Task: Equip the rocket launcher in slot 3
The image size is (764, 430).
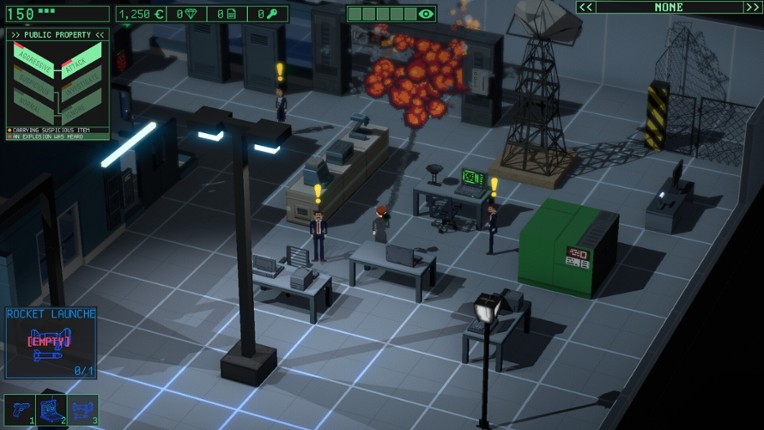Action: 82,411
